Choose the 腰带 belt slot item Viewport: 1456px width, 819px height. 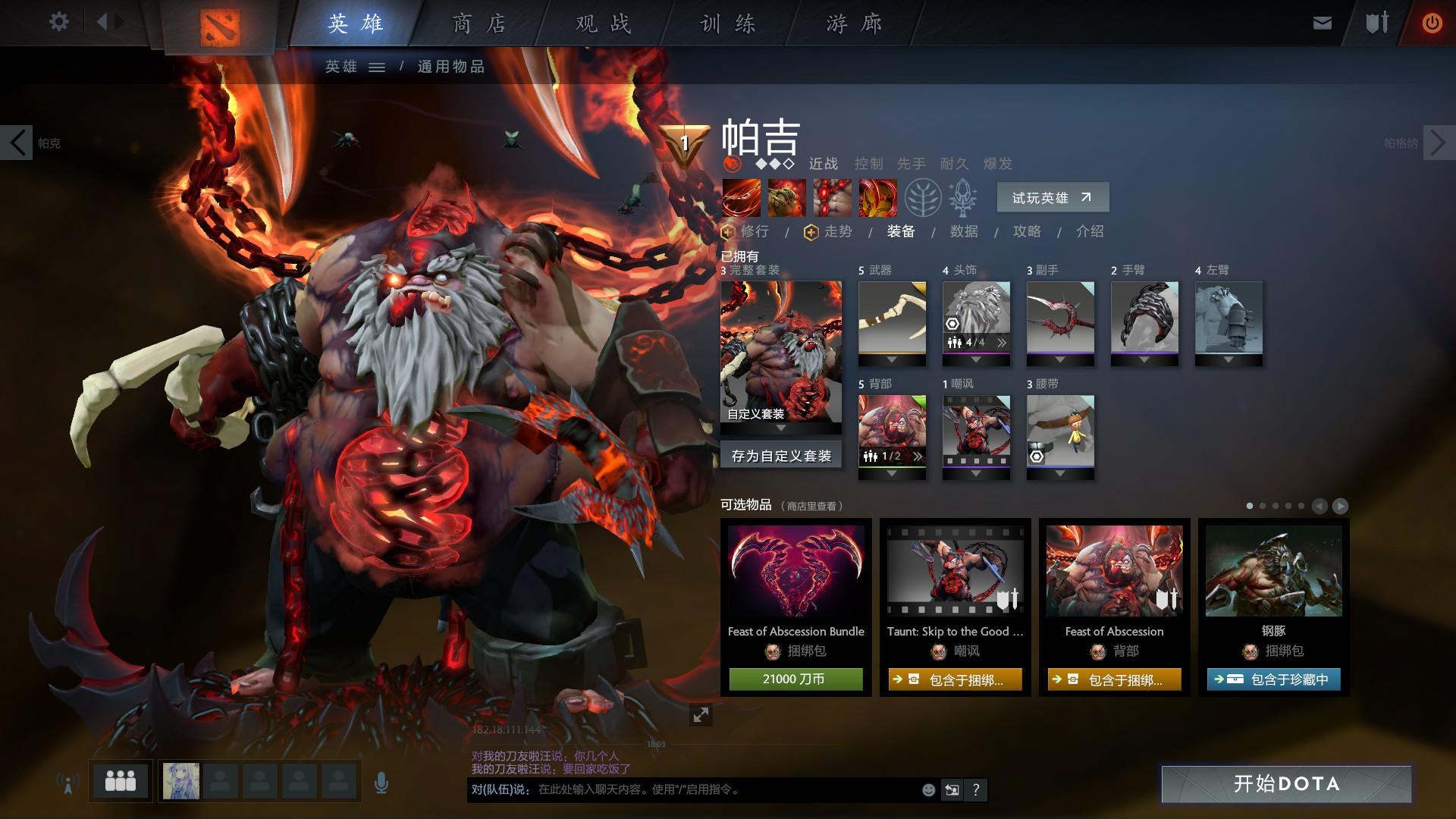click(1060, 431)
